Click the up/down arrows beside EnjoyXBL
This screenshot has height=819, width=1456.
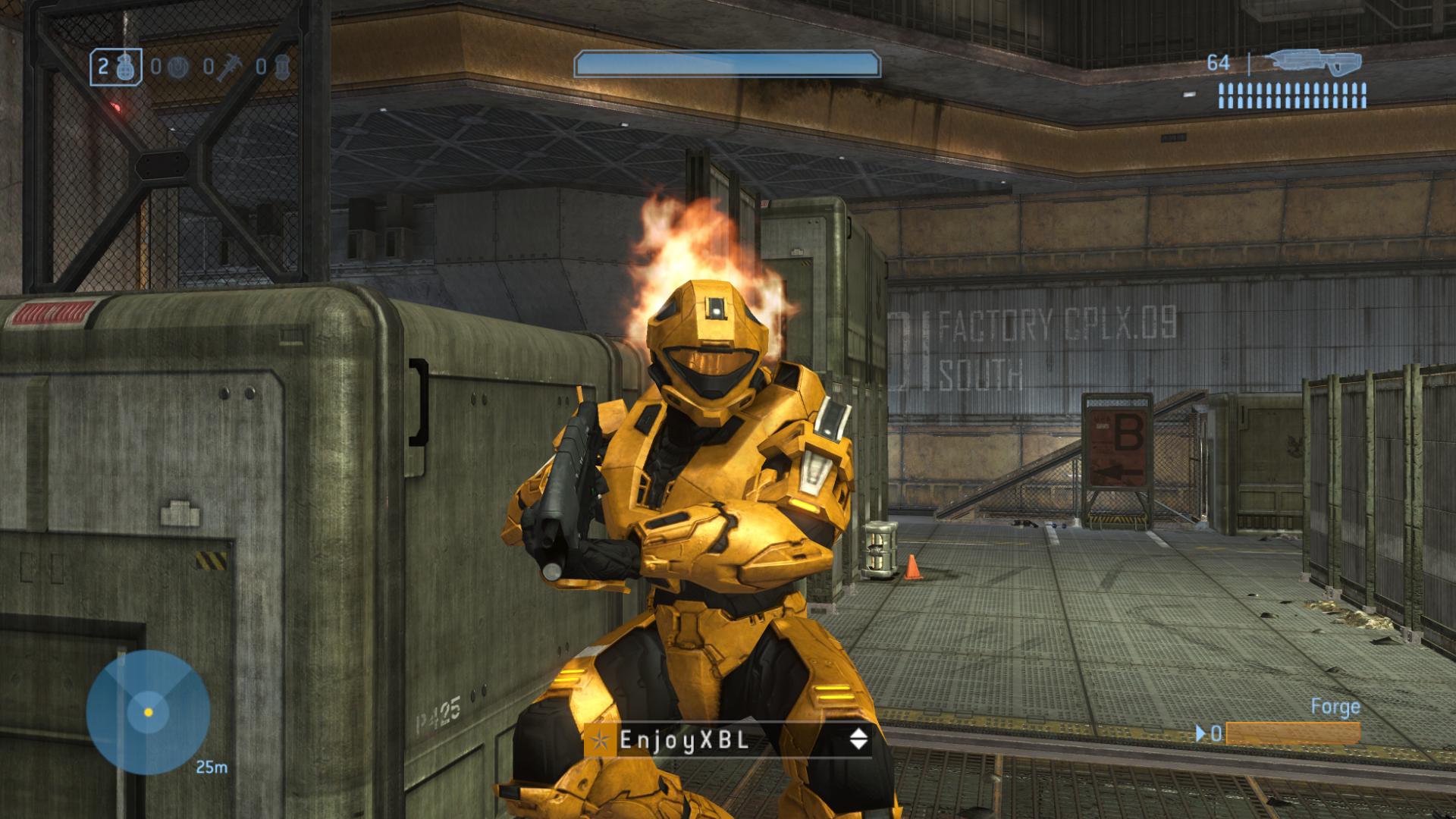click(858, 739)
